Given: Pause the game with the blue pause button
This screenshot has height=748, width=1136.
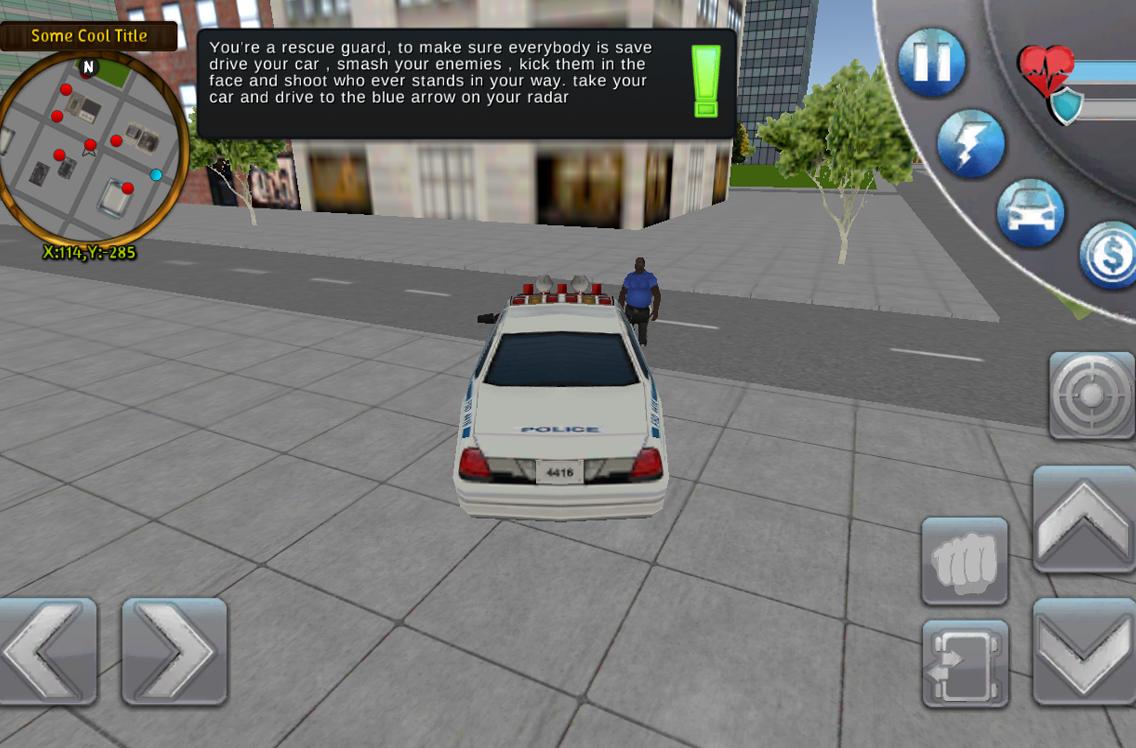Looking at the screenshot, I should pyautogui.click(x=931, y=61).
